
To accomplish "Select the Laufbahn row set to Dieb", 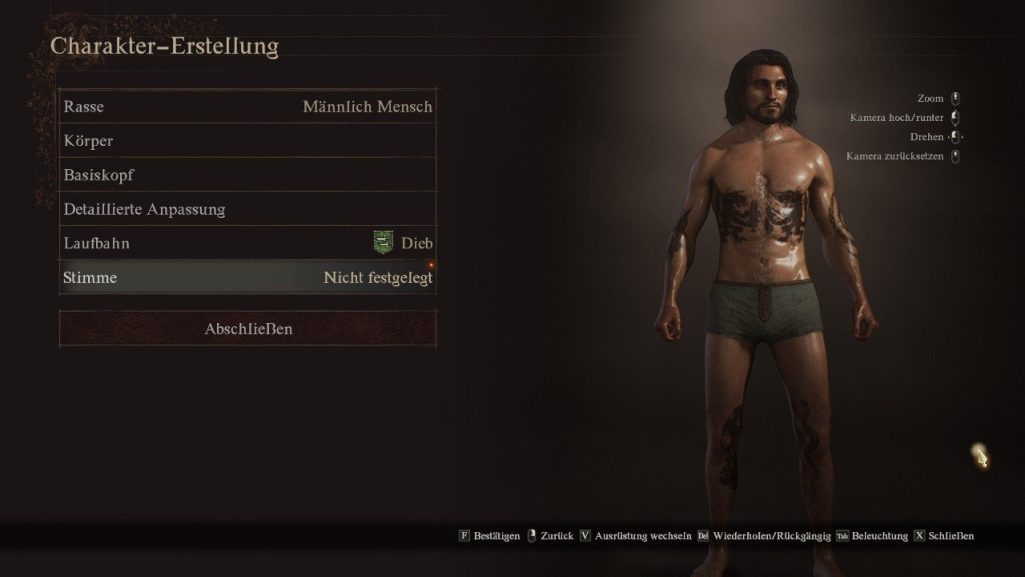I will point(247,243).
